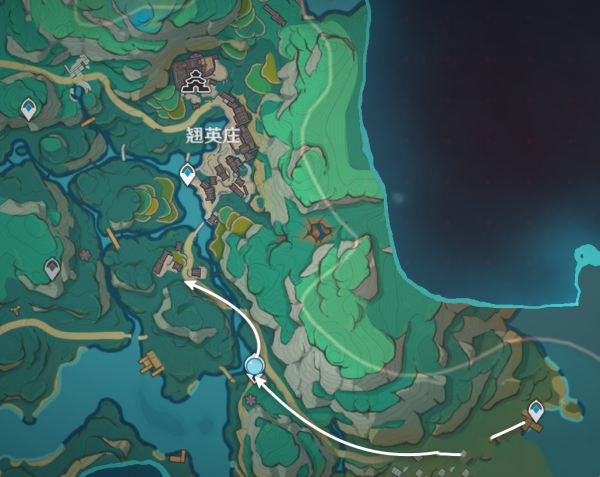Select the teleport waypoint on the coastal pier
This screenshot has height=477, width=600.
click(x=536, y=409)
